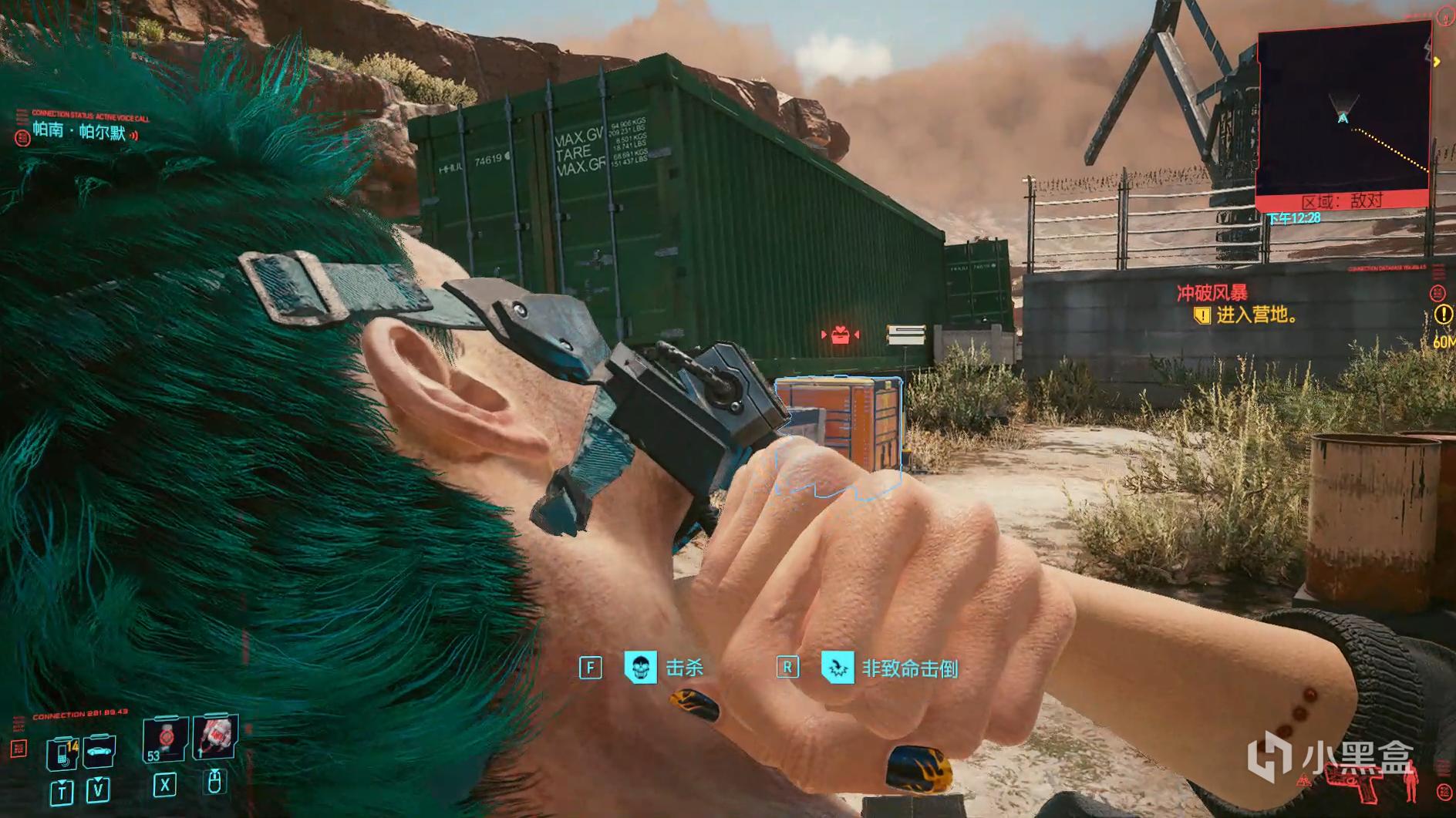Image resolution: width=1456 pixels, height=818 pixels.
Task: Click the 冲破风暴 quest tracker title
Action: point(1212,293)
